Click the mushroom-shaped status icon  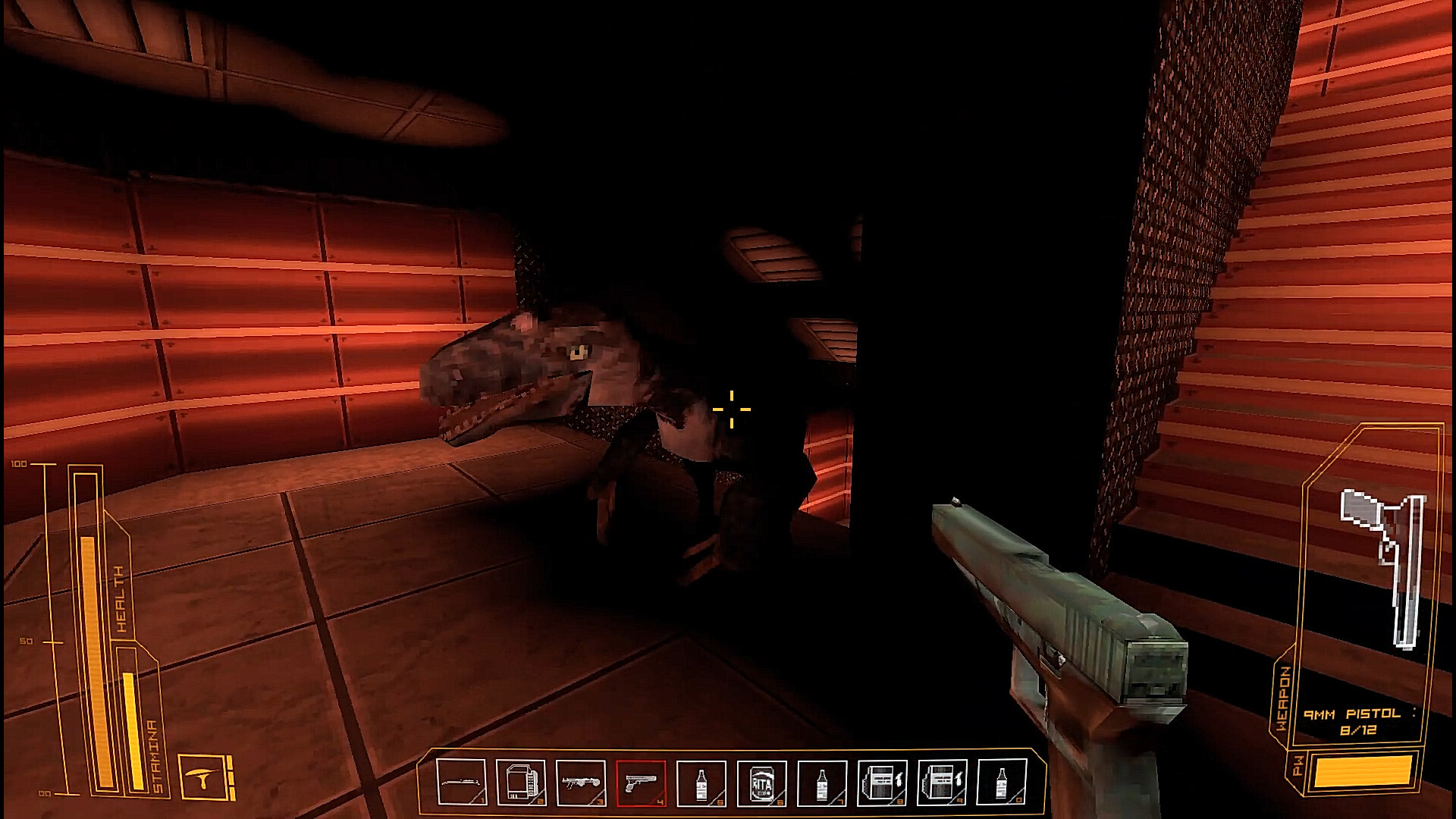pos(202,777)
